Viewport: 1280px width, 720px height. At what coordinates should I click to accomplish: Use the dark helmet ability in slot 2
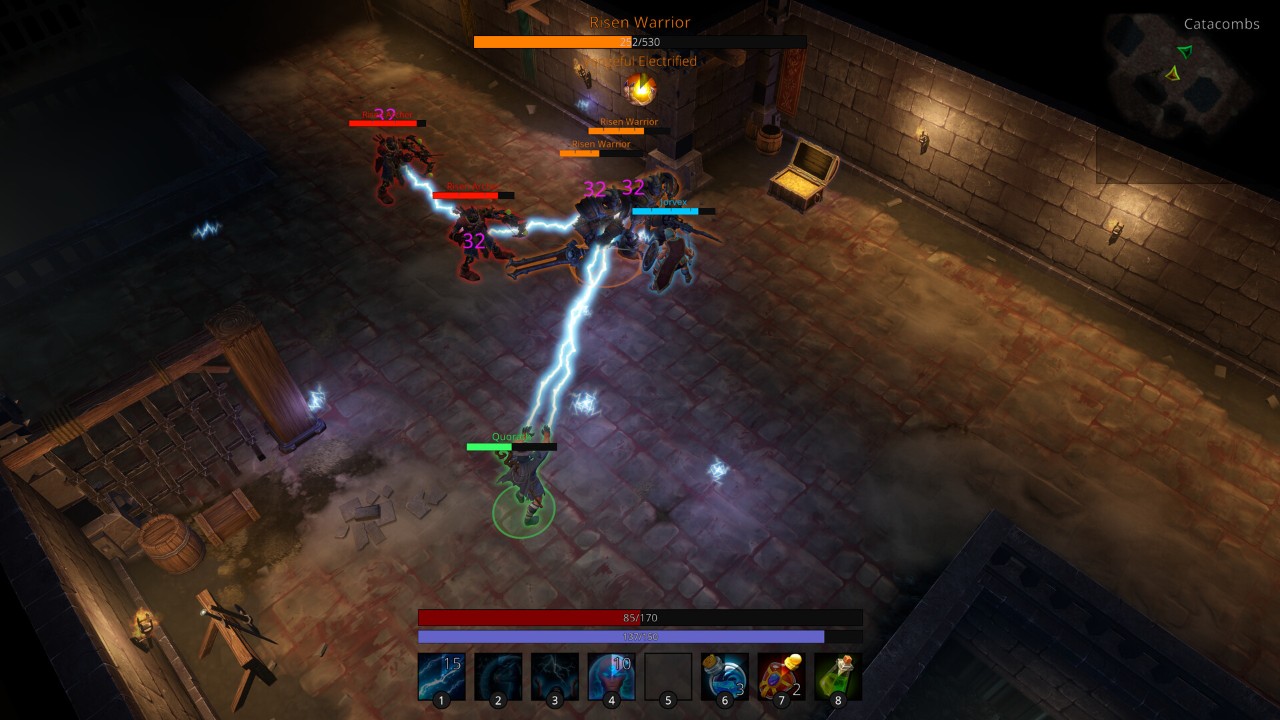498,676
